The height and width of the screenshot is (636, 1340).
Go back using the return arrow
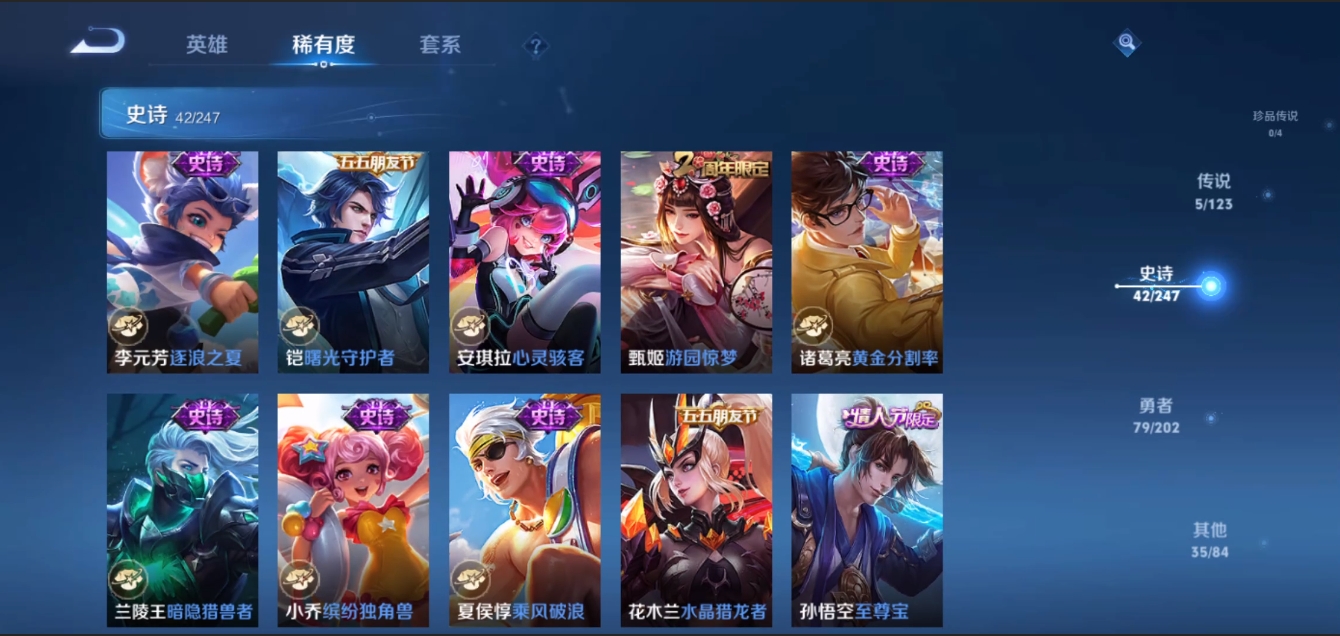point(98,42)
